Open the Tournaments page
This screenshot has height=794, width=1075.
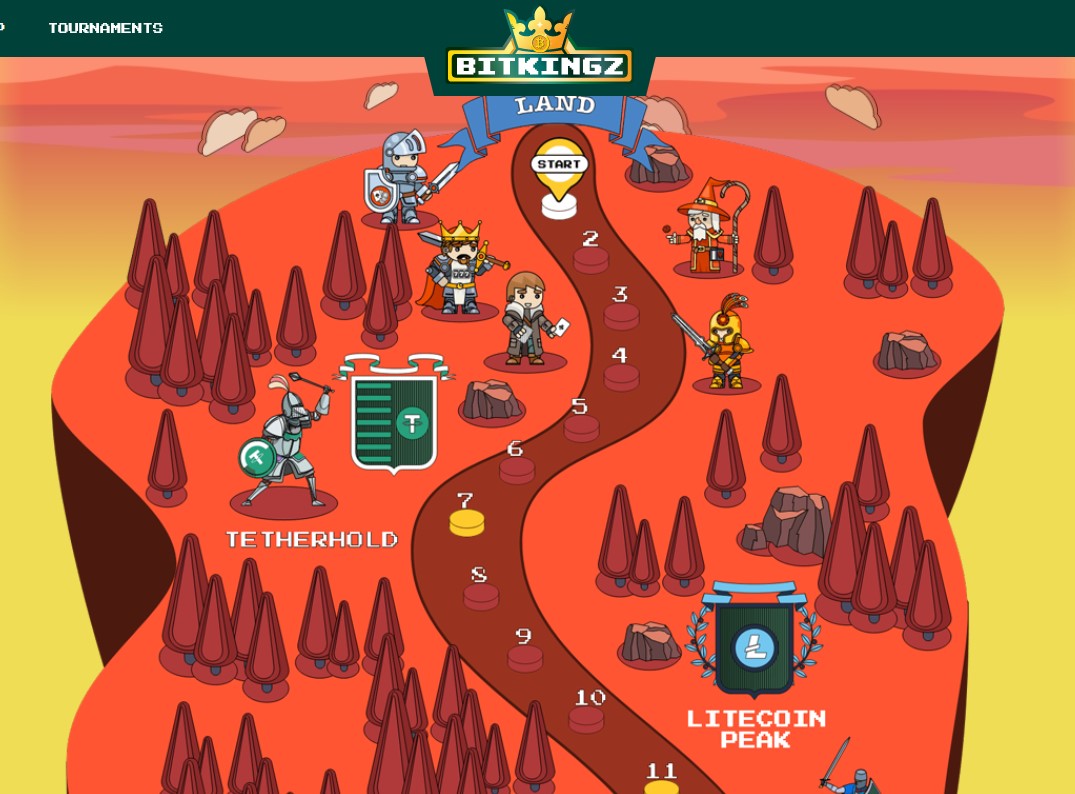pyautogui.click(x=105, y=28)
